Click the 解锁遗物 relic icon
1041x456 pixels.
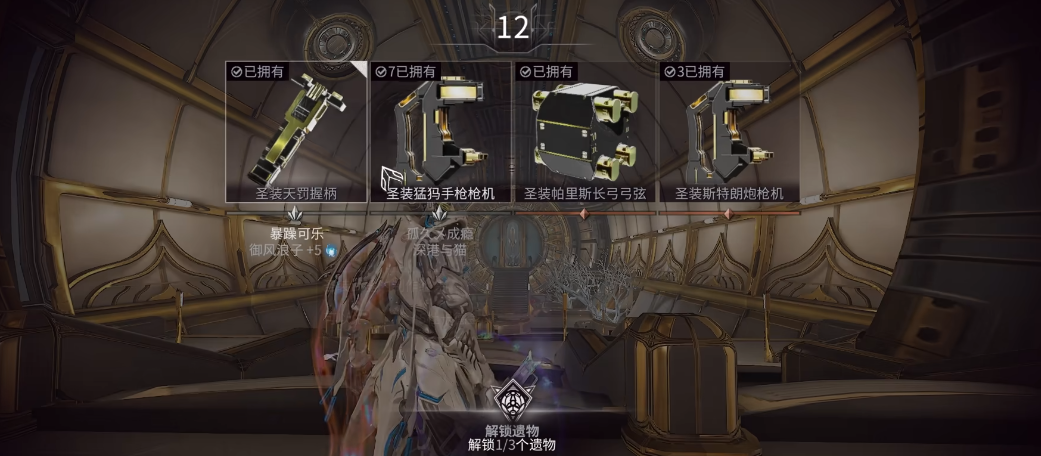pyautogui.click(x=511, y=400)
